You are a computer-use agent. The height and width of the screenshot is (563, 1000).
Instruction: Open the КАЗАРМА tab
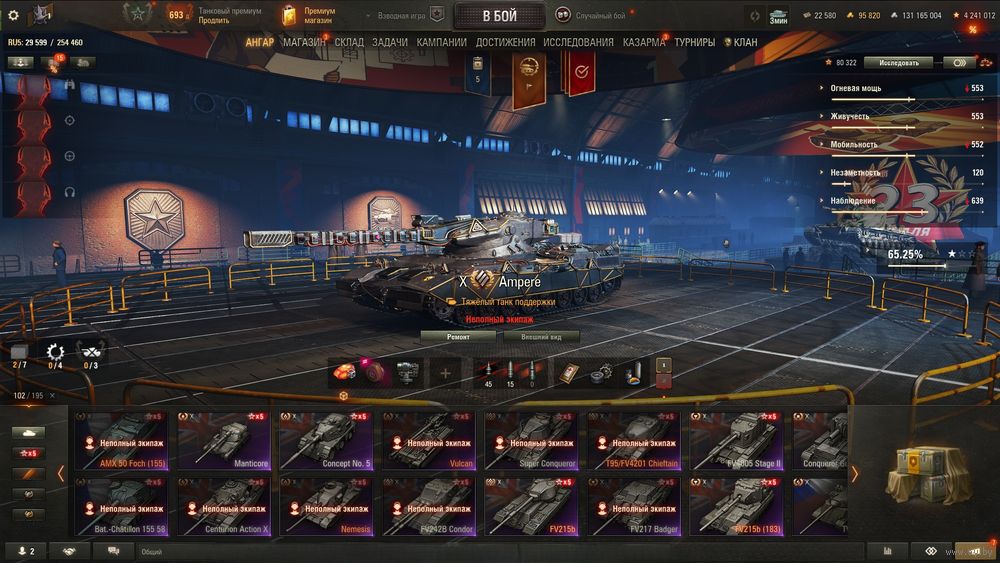coord(644,43)
